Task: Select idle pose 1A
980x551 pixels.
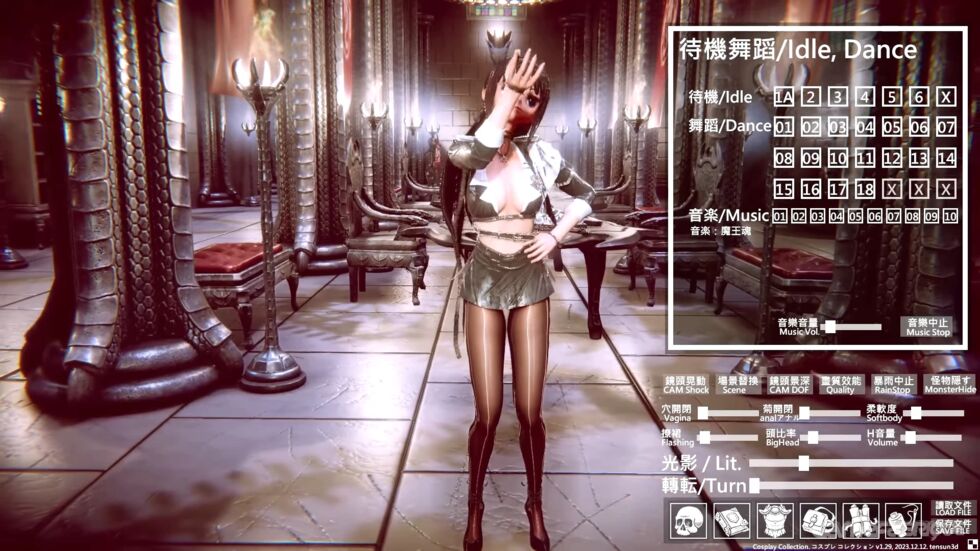Action: (784, 97)
